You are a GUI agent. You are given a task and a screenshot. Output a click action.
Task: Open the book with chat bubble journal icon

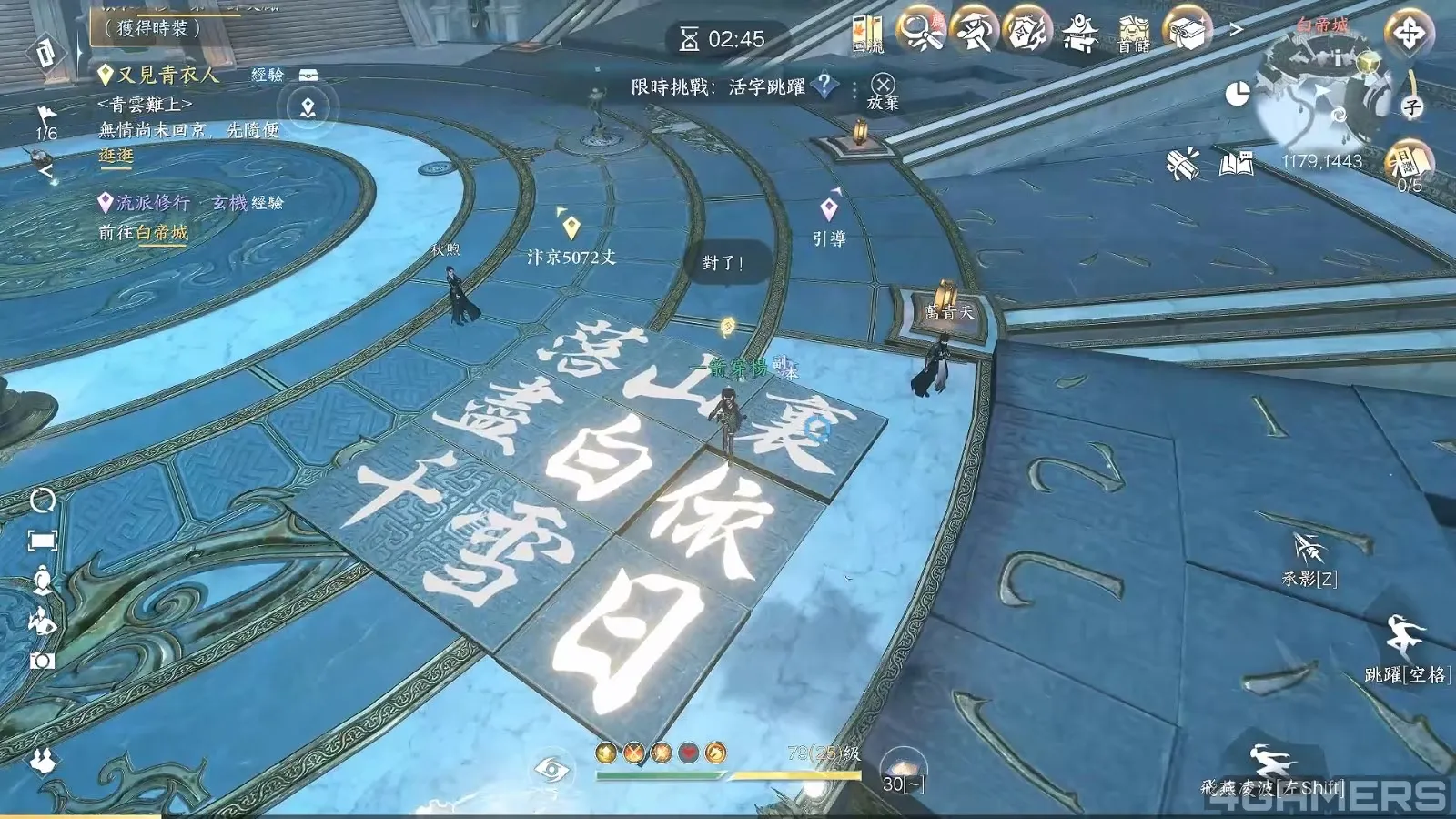tap(1234, 162)
